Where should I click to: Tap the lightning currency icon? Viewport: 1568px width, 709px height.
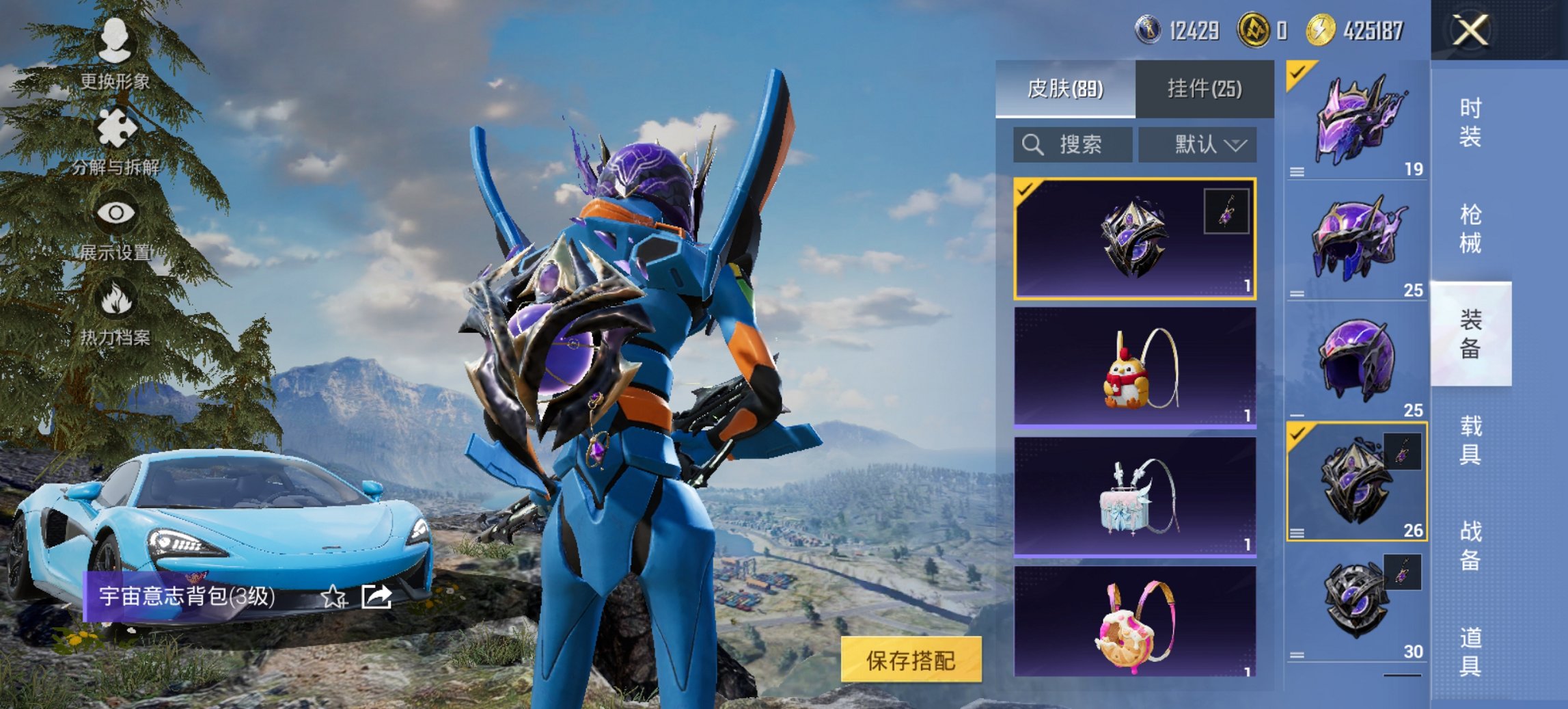tap(1320, 29)
